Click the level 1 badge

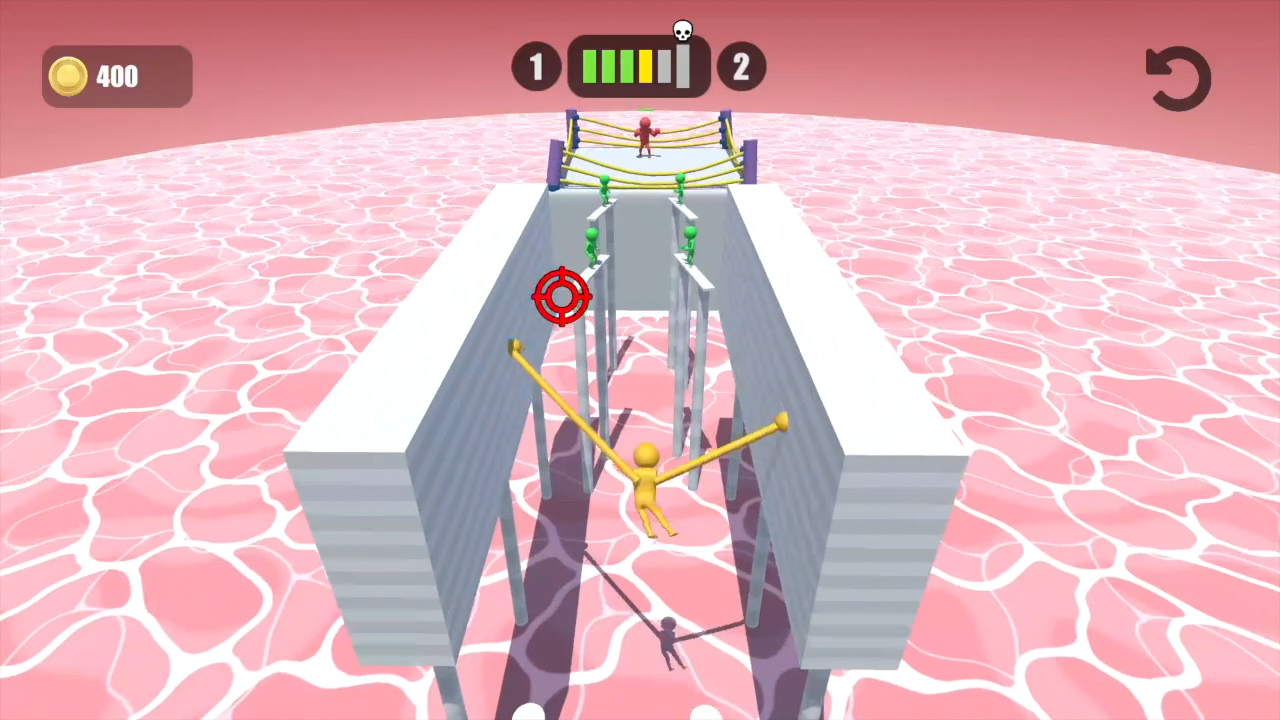(x=536, y=65)
